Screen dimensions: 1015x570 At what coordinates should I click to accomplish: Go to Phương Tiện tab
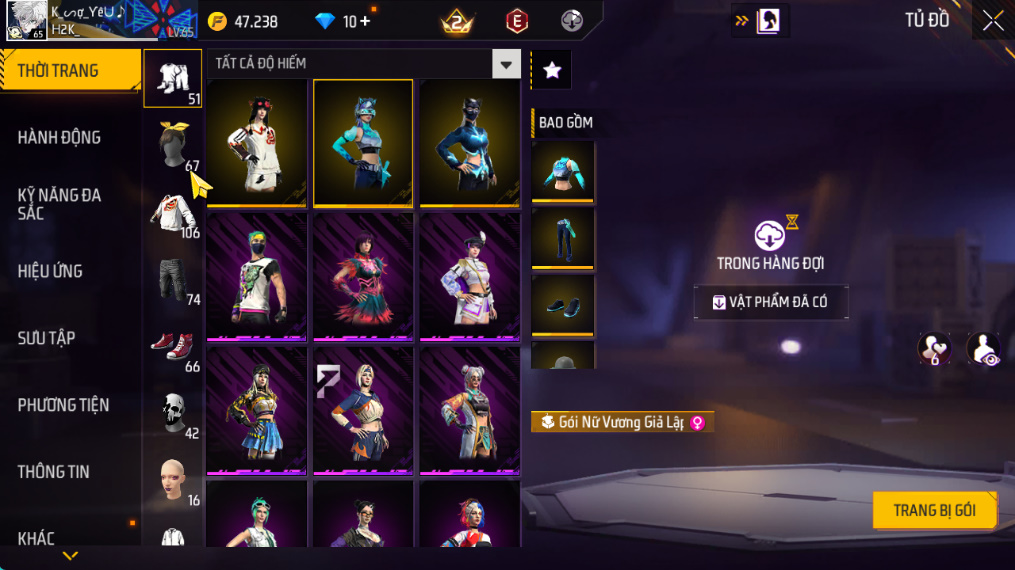(x=63, y=405)
